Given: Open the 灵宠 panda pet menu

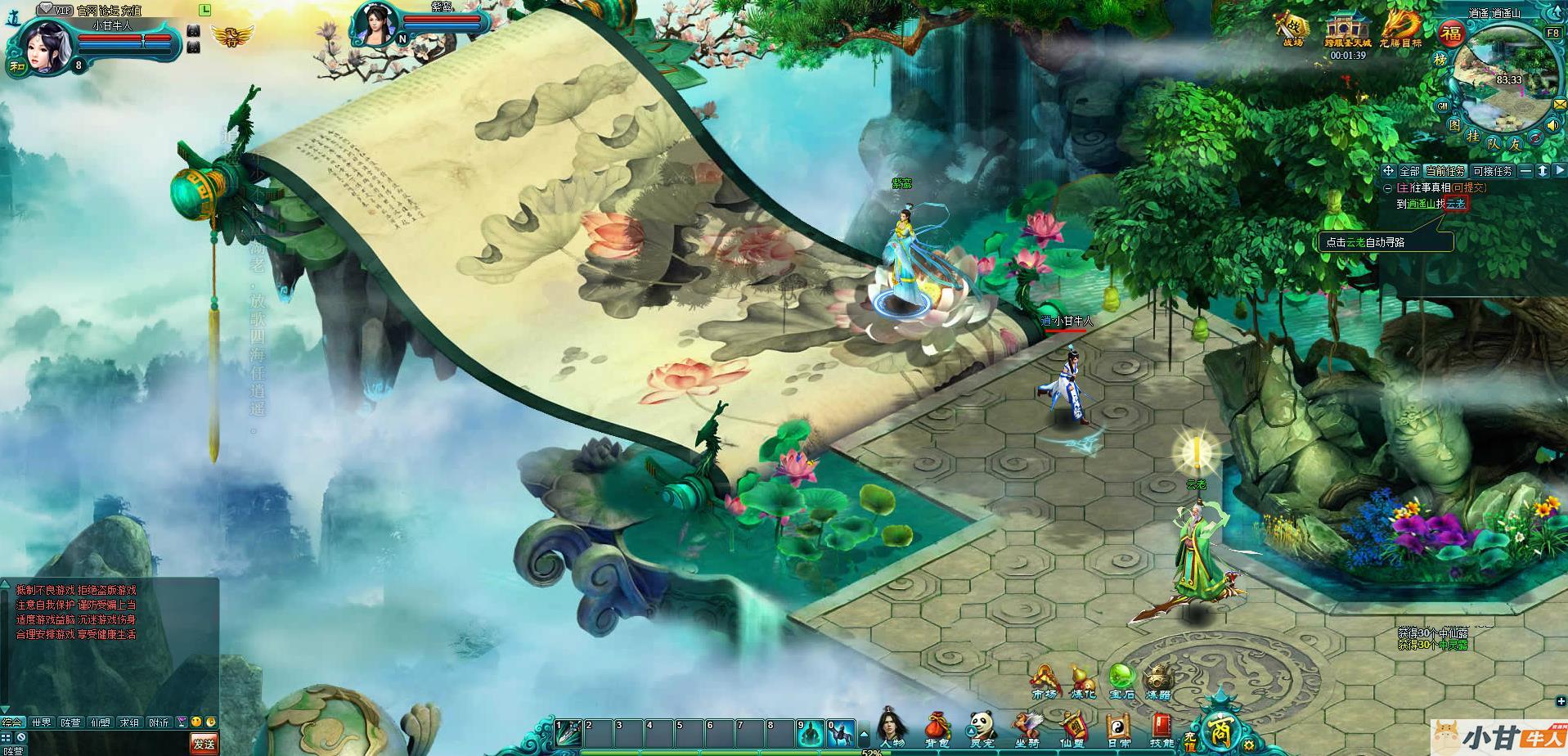Looking at the screenshot, I should [982, 727].
